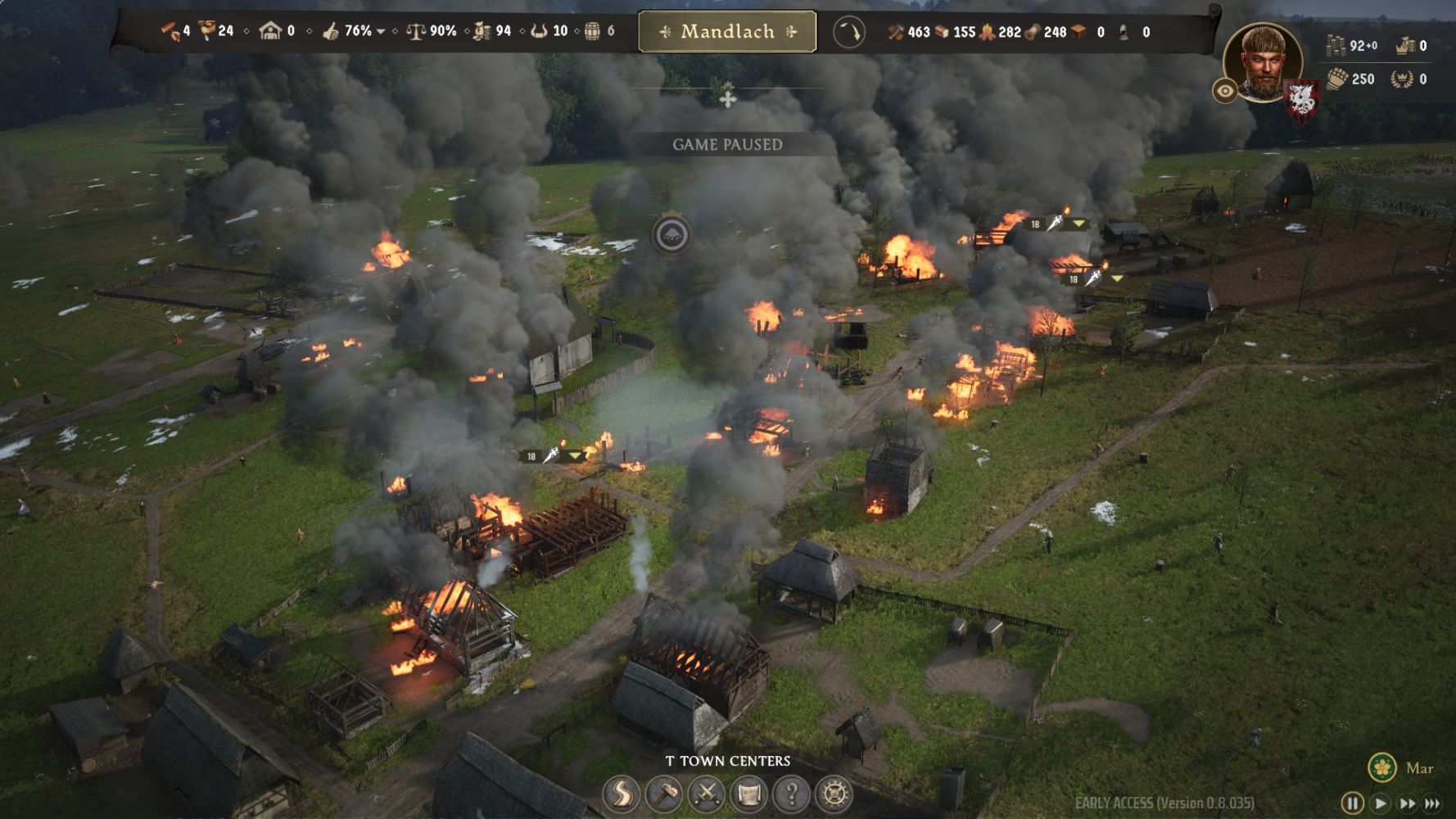The image size is (1456, 819).
Task: Open the settings gear wheel button
Action: click(834, 793)
